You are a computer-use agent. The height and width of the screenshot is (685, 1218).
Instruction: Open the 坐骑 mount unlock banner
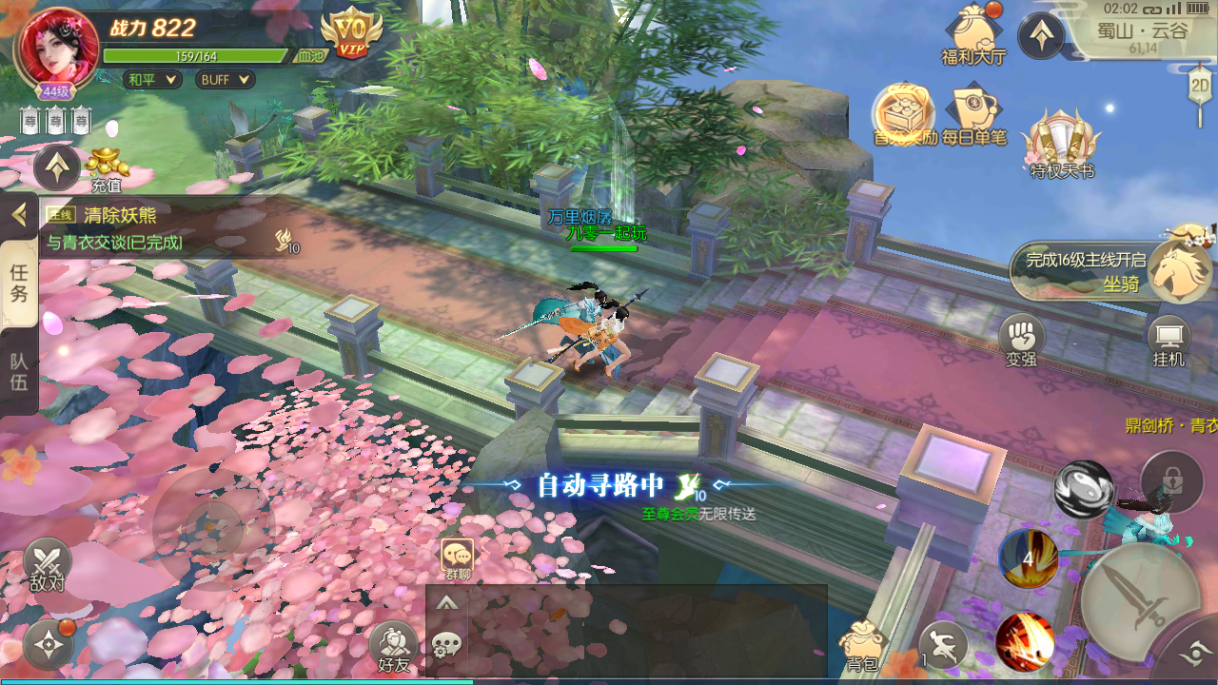[1112, 271]
